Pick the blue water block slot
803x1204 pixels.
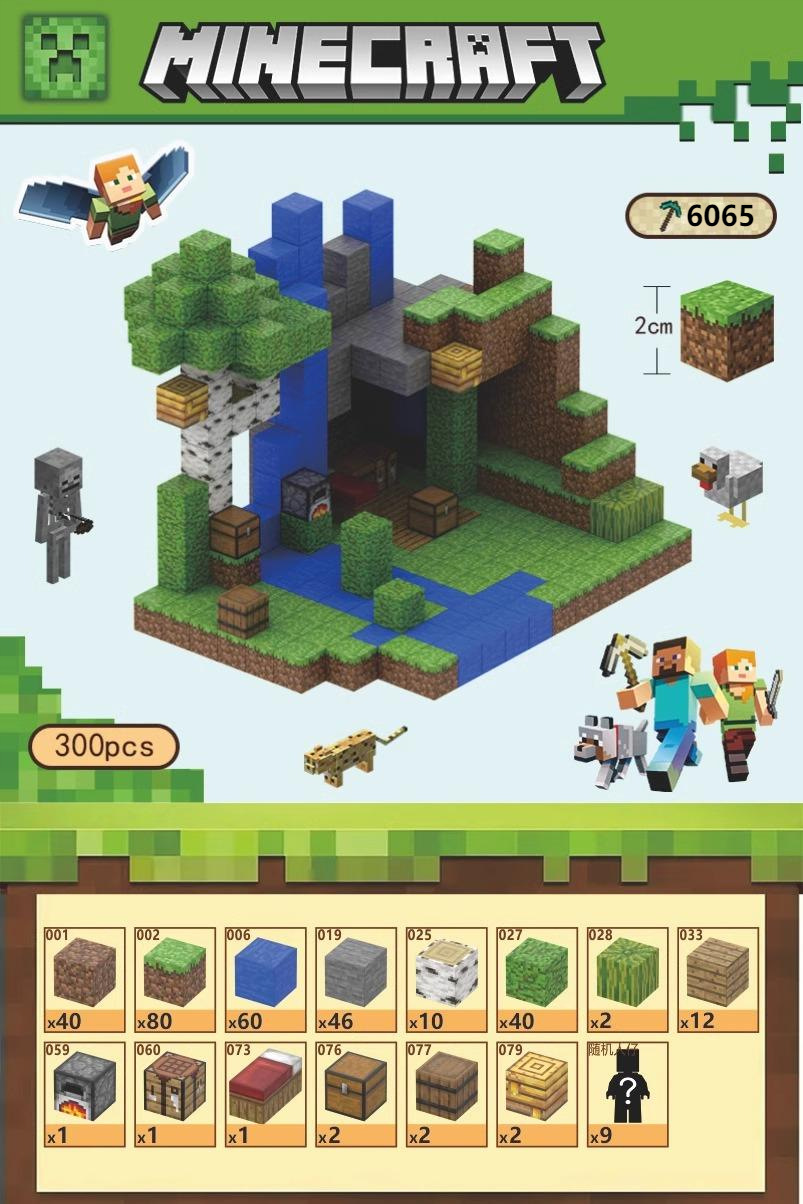point(266,979)
